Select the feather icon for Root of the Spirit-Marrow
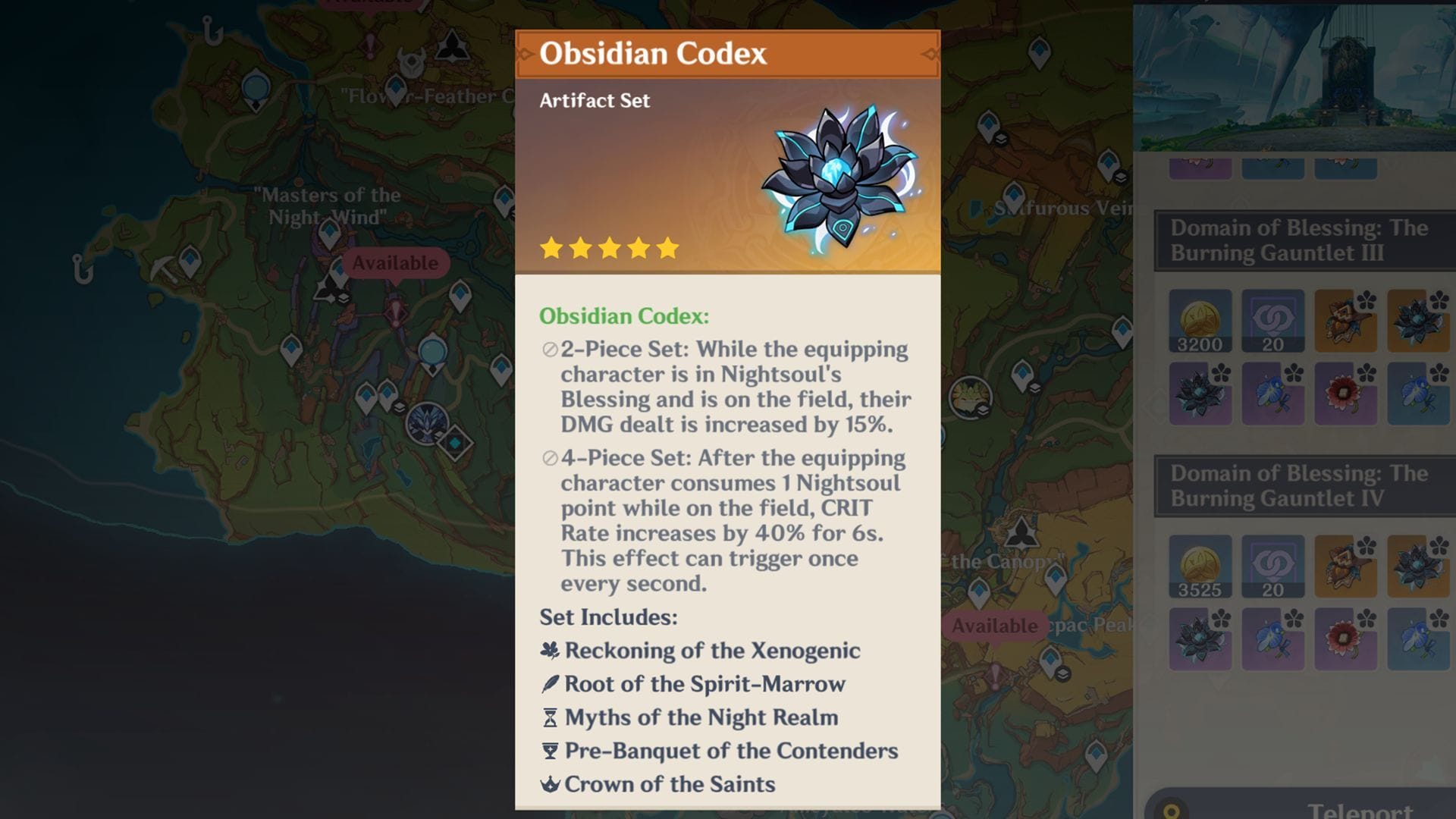 (551, 683)
